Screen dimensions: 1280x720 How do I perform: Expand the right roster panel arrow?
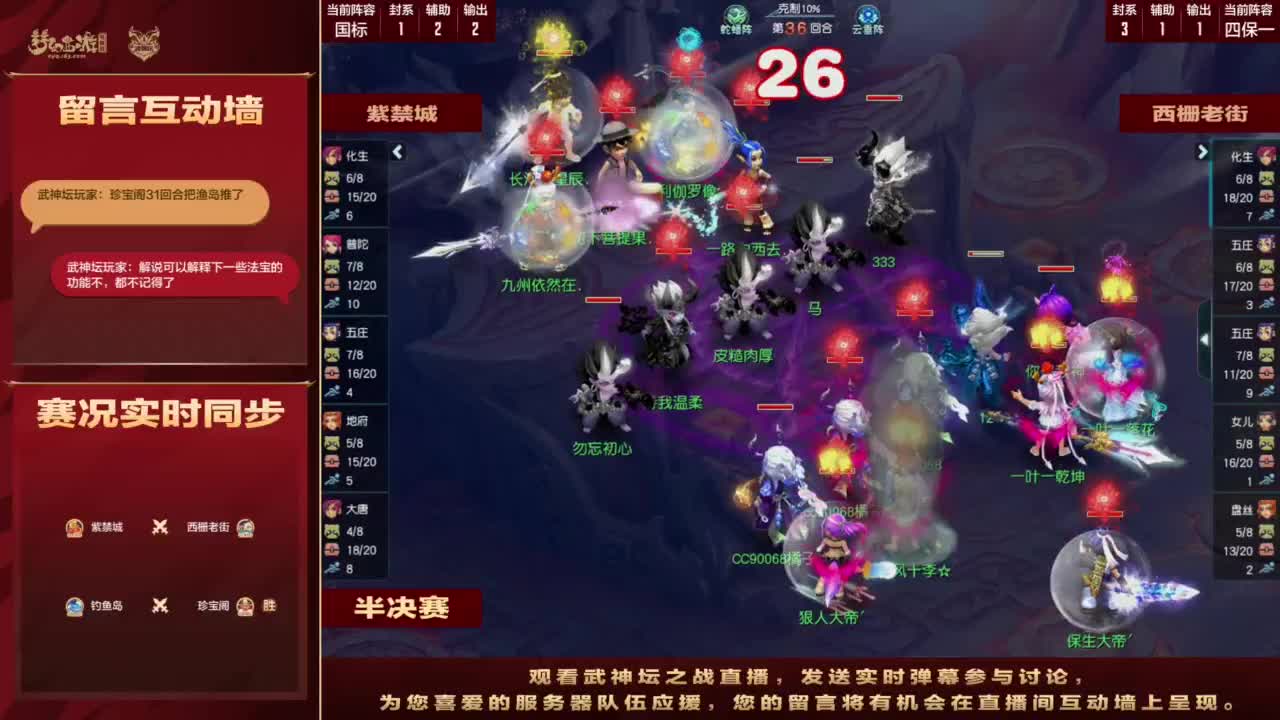tap(1201, 152)
